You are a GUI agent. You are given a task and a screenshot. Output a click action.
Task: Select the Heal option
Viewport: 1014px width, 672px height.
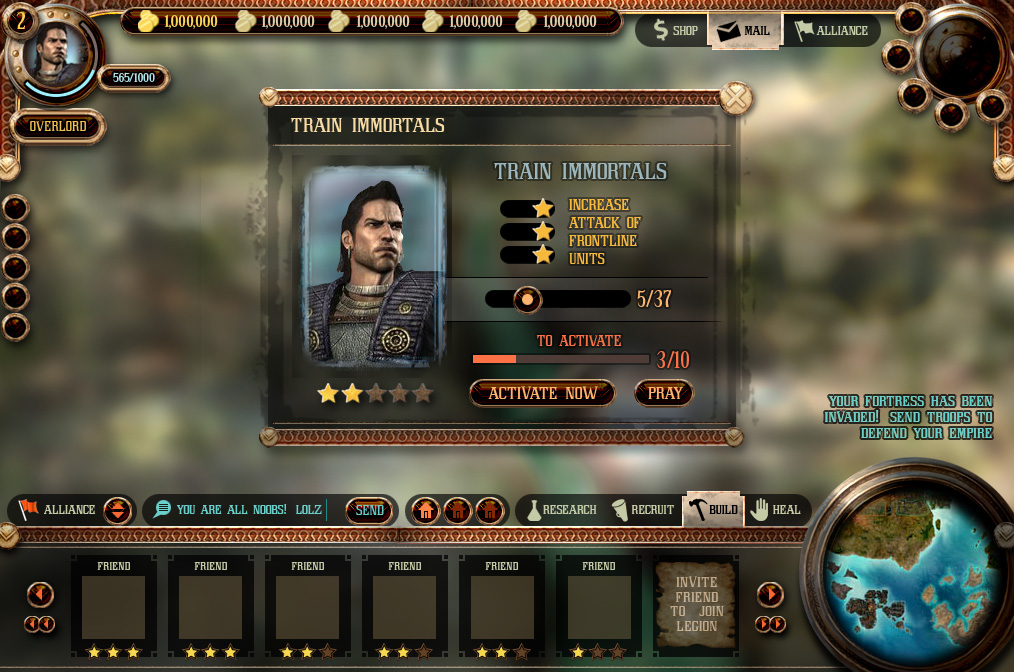click(776, 510)
